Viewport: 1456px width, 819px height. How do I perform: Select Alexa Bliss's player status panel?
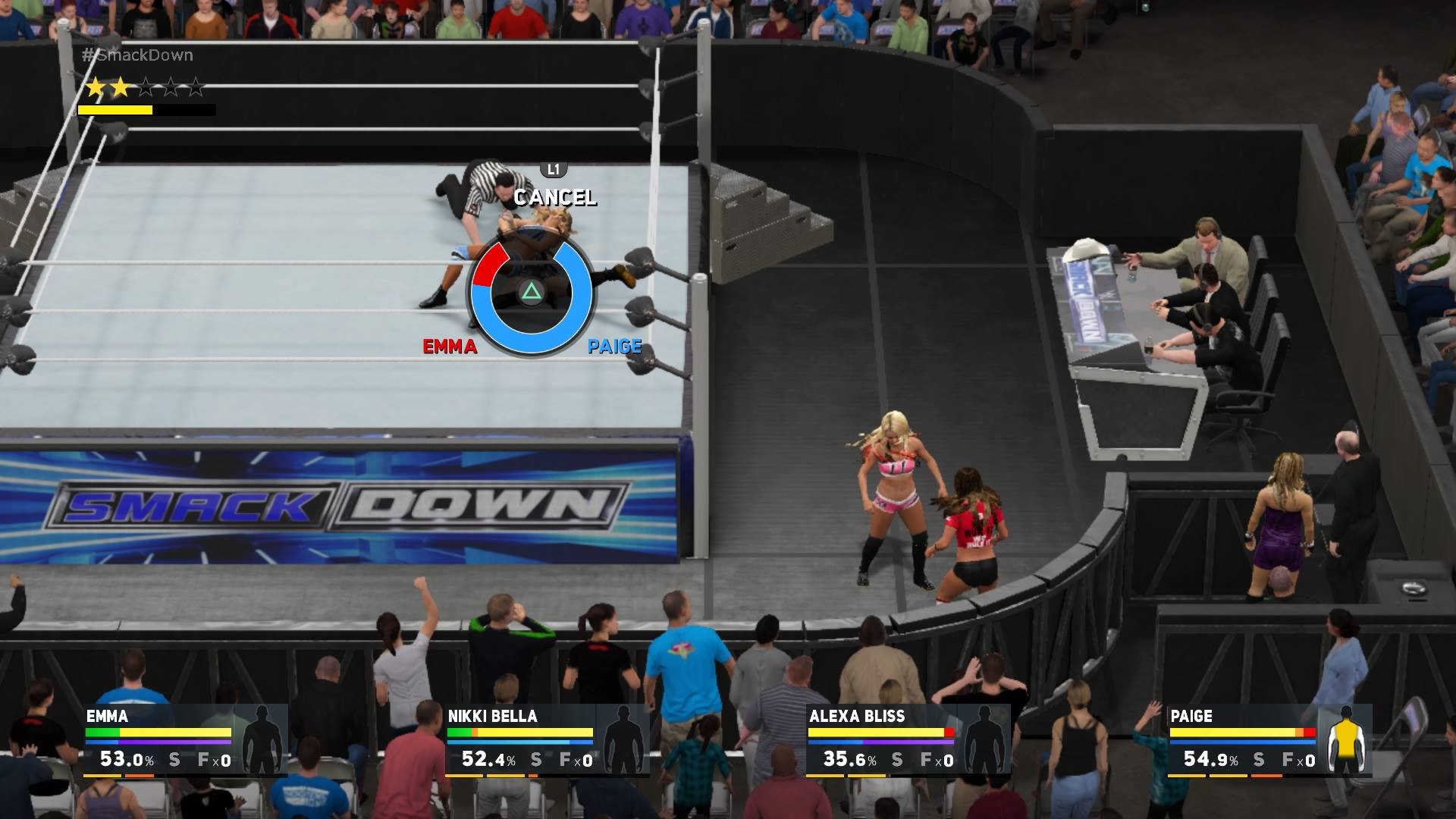[x=907, y=740]
